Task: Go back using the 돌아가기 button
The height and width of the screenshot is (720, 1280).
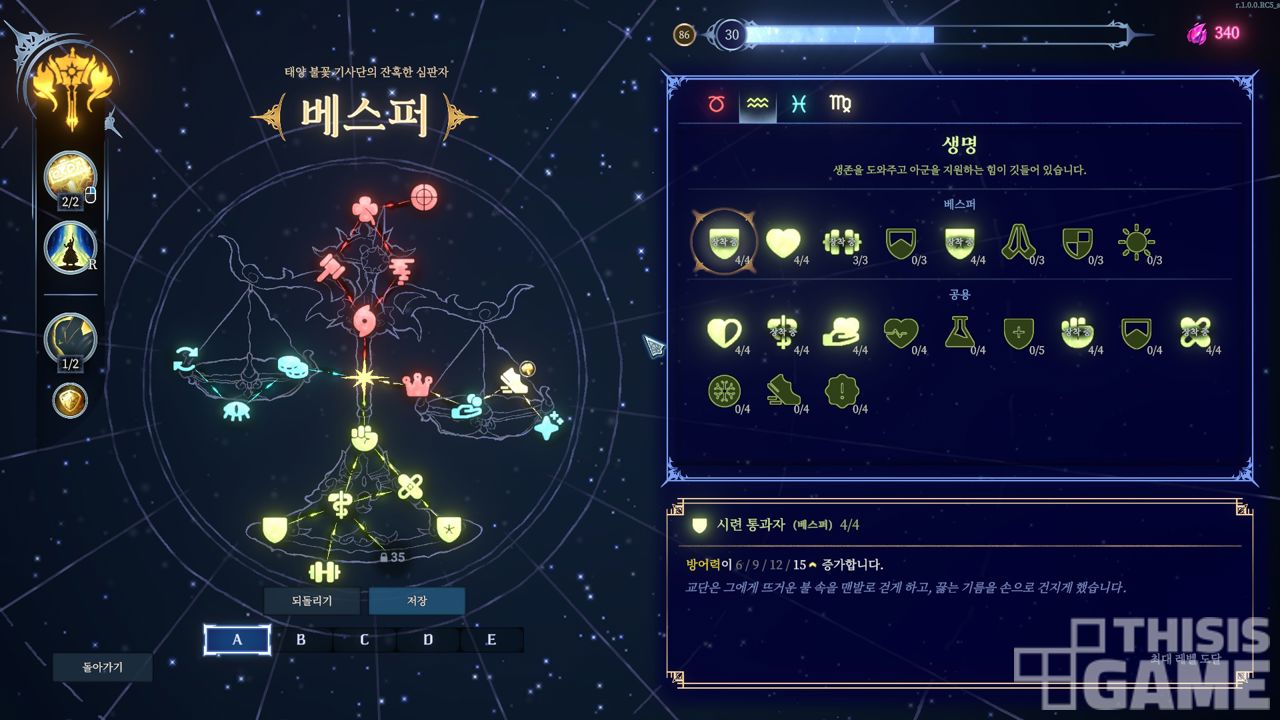Action: [x=102, y=667]
